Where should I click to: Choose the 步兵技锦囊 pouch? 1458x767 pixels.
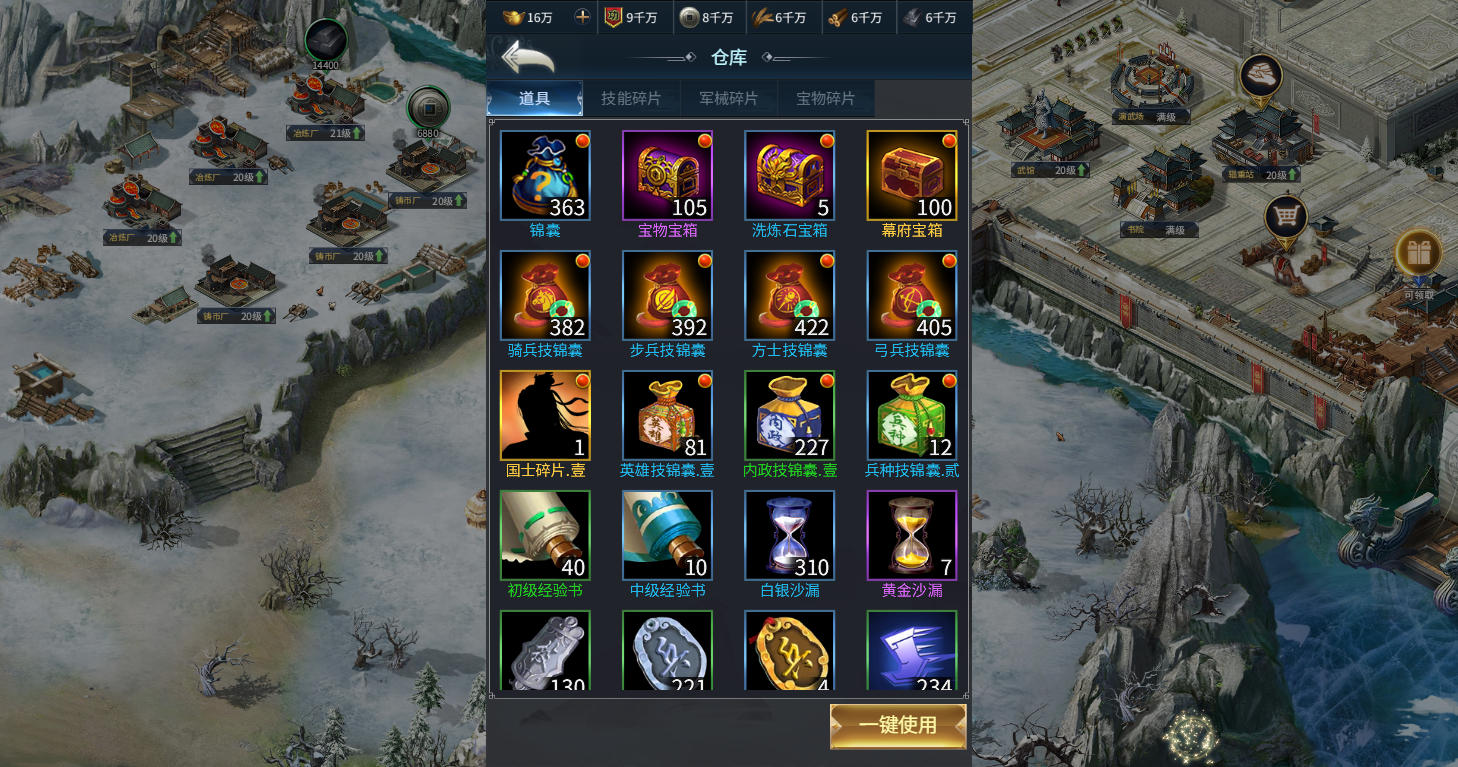click(x=667, y=296)
